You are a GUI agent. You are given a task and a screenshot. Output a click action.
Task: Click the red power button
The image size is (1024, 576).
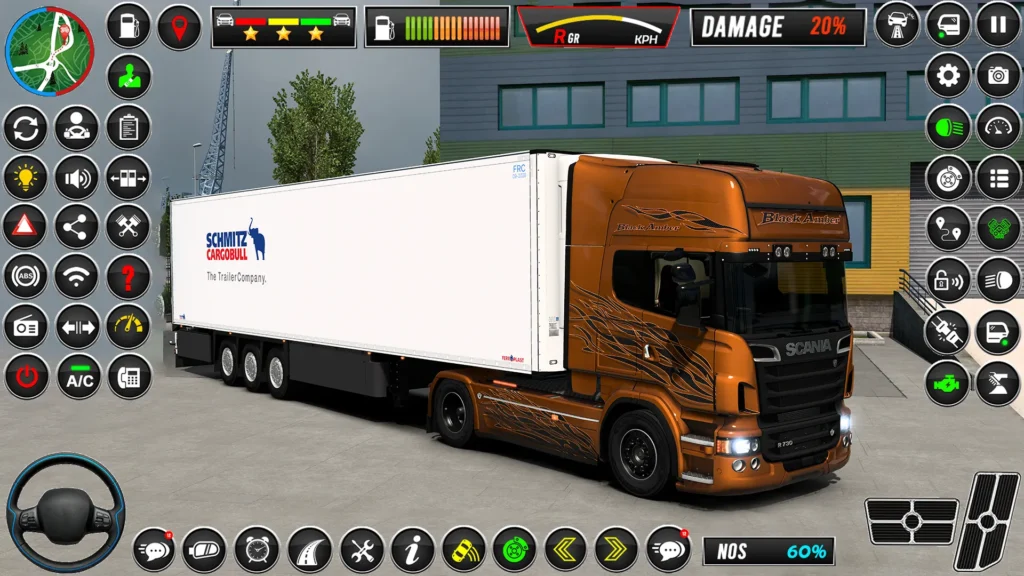[26, 378]
